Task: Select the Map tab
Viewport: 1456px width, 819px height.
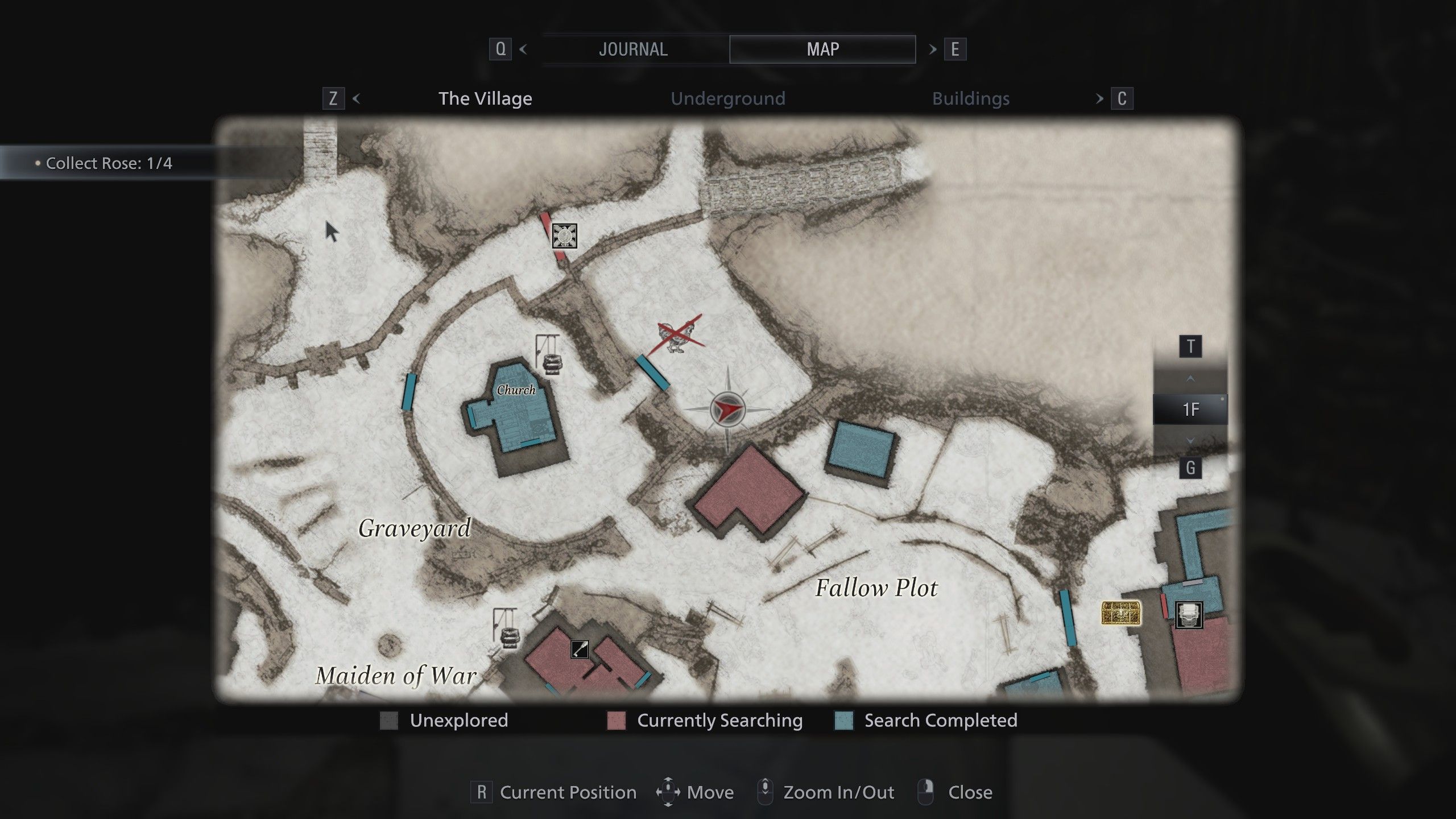Action: [822, 49]
